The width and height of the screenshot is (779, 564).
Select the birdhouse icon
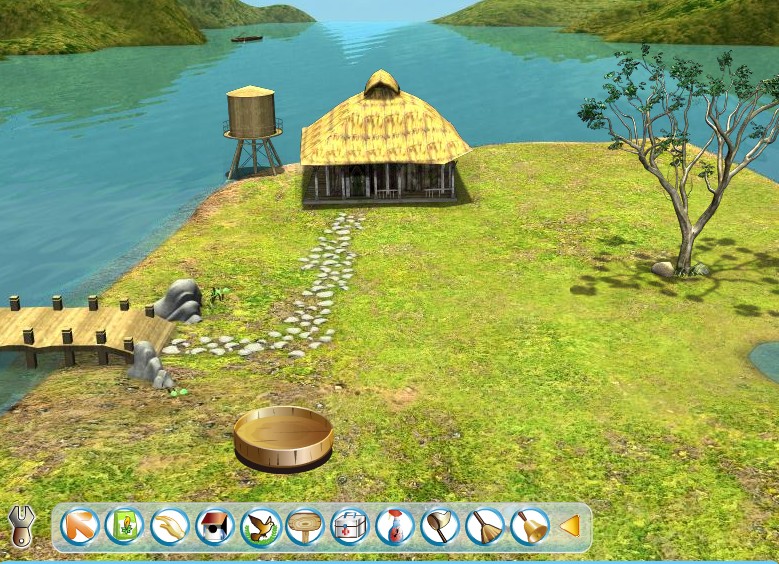click(x=215, y=526)
